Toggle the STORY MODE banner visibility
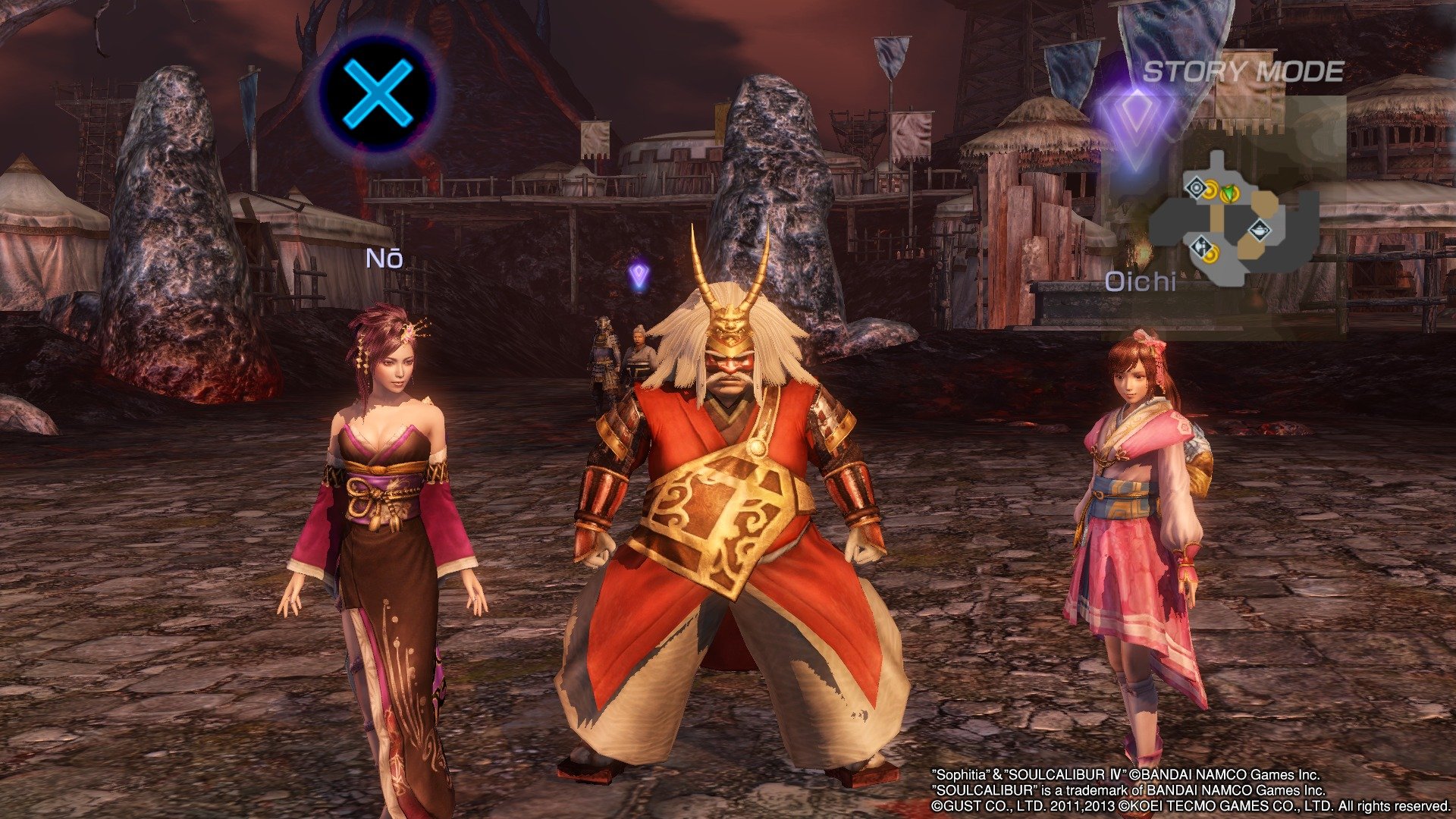The image size is (1456, 819). point(1244,72)
